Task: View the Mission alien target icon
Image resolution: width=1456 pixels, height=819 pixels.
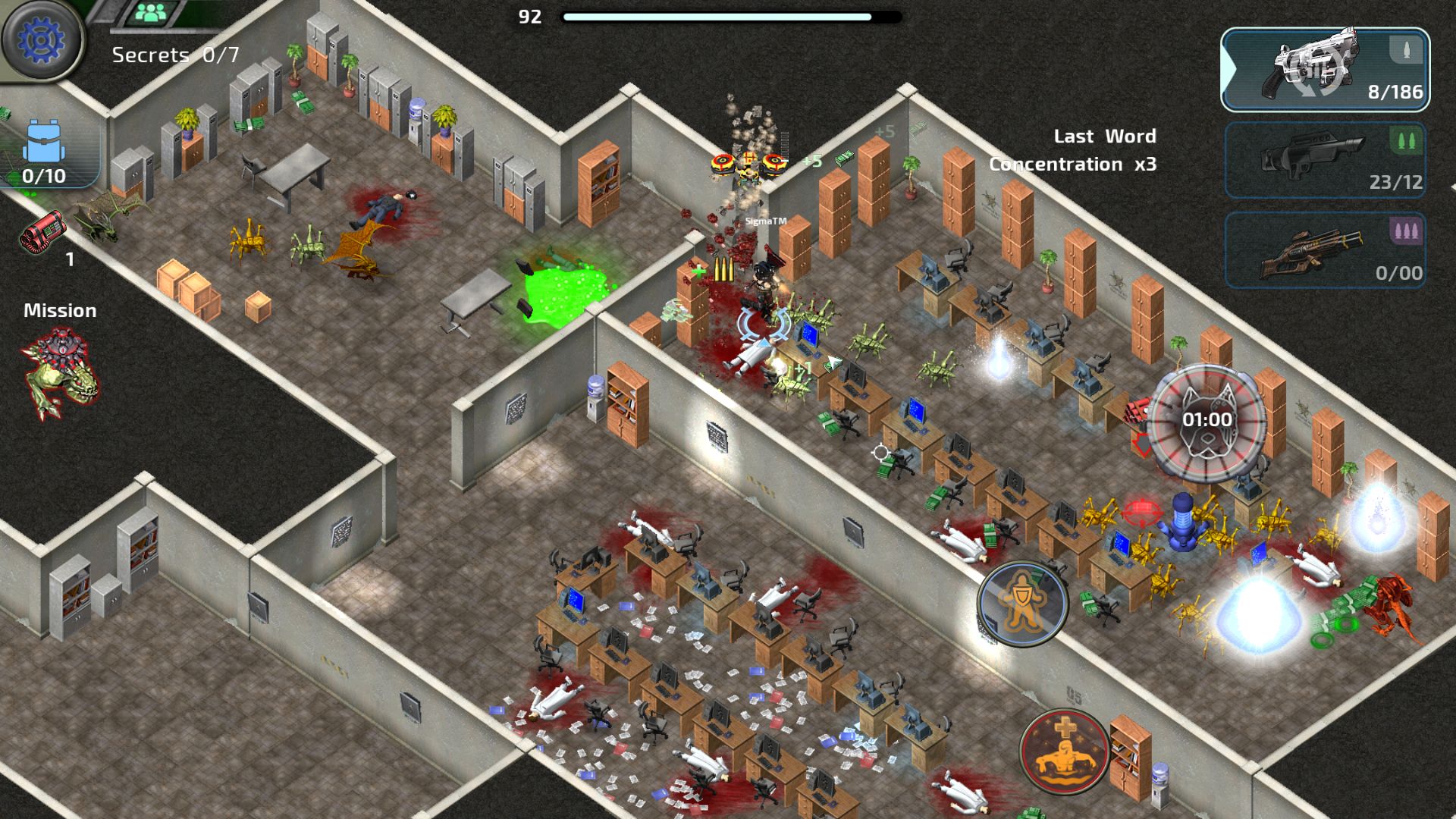Action: [61, 373]
